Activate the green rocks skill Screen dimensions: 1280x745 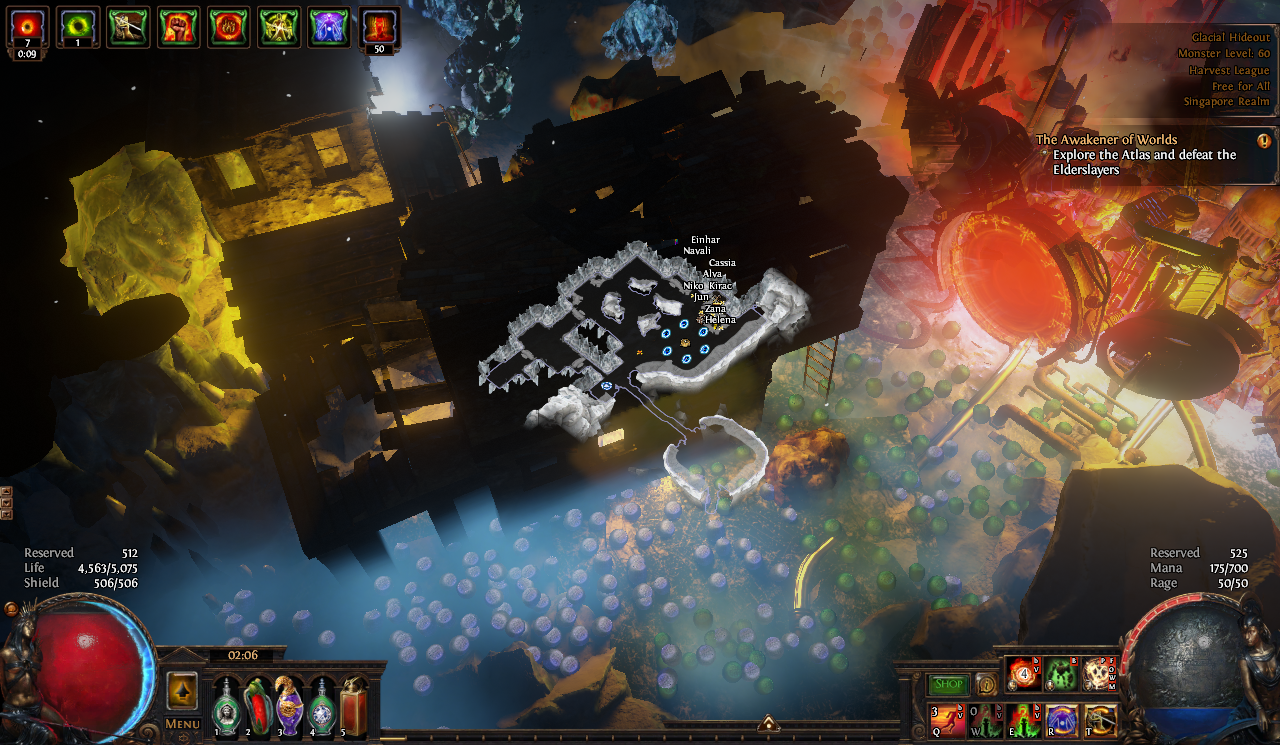[1061, 674]
